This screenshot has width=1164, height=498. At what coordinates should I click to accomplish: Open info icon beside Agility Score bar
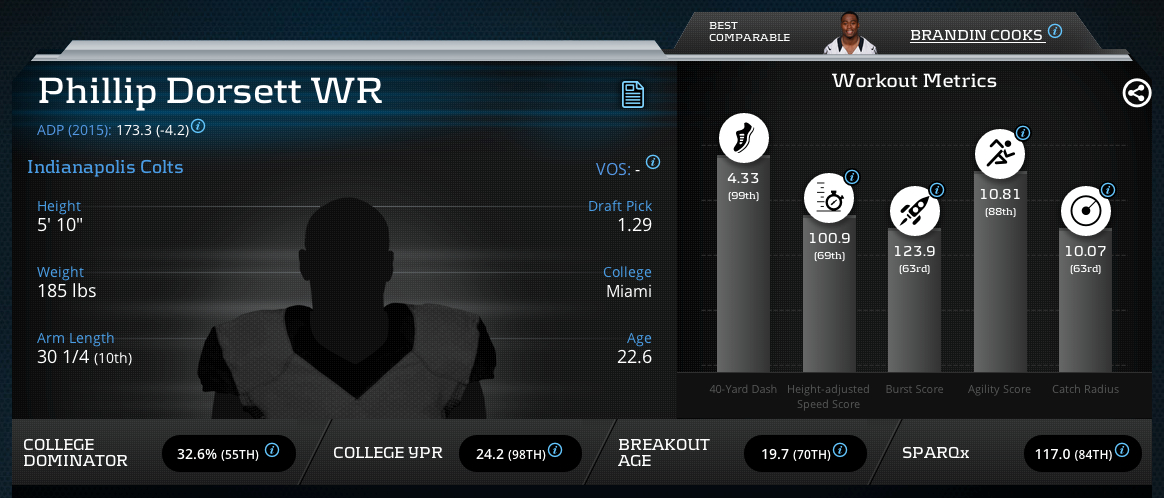pos(1022,132)
